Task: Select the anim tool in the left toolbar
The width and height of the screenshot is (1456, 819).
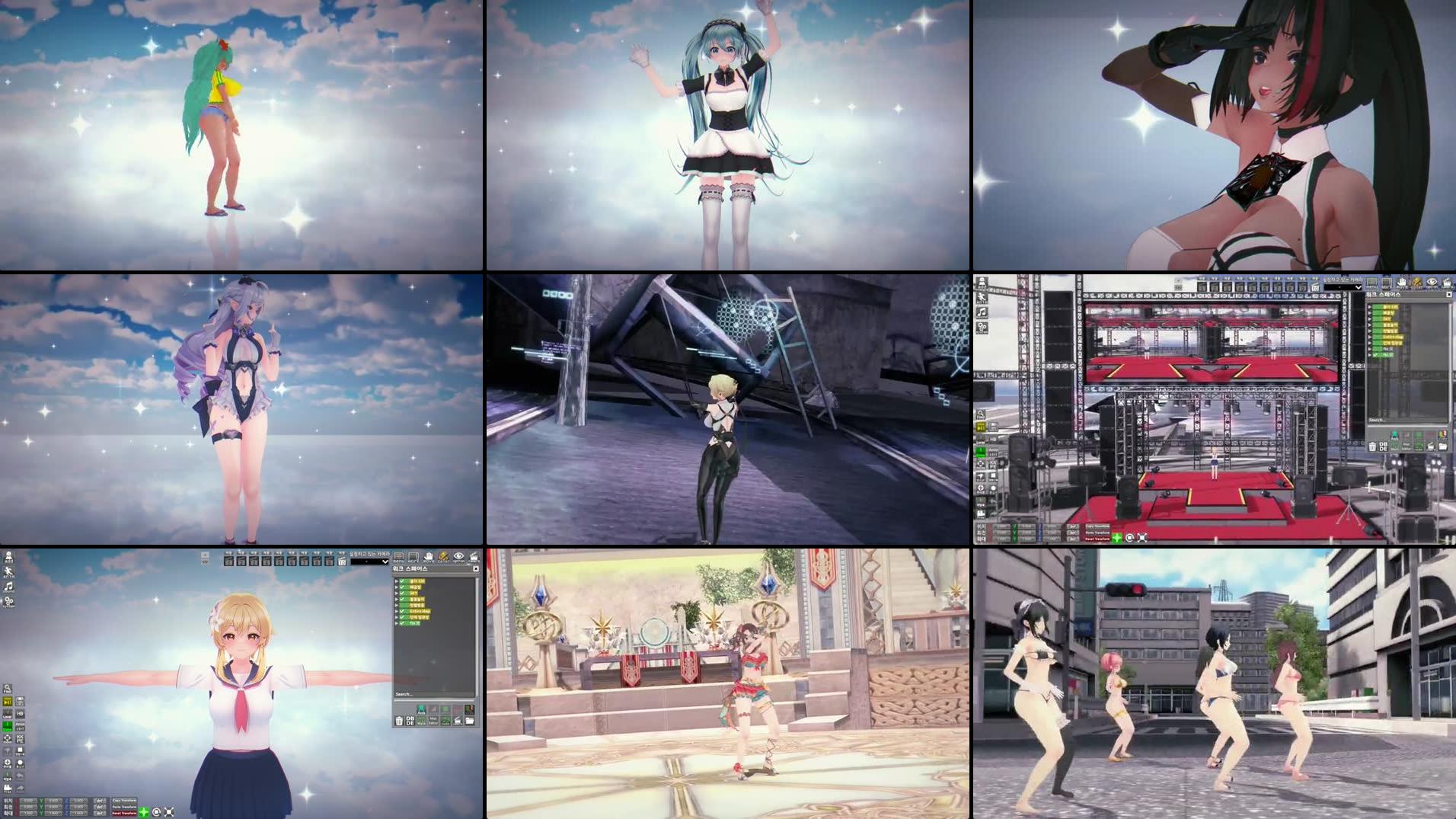Action: (8, 572)
